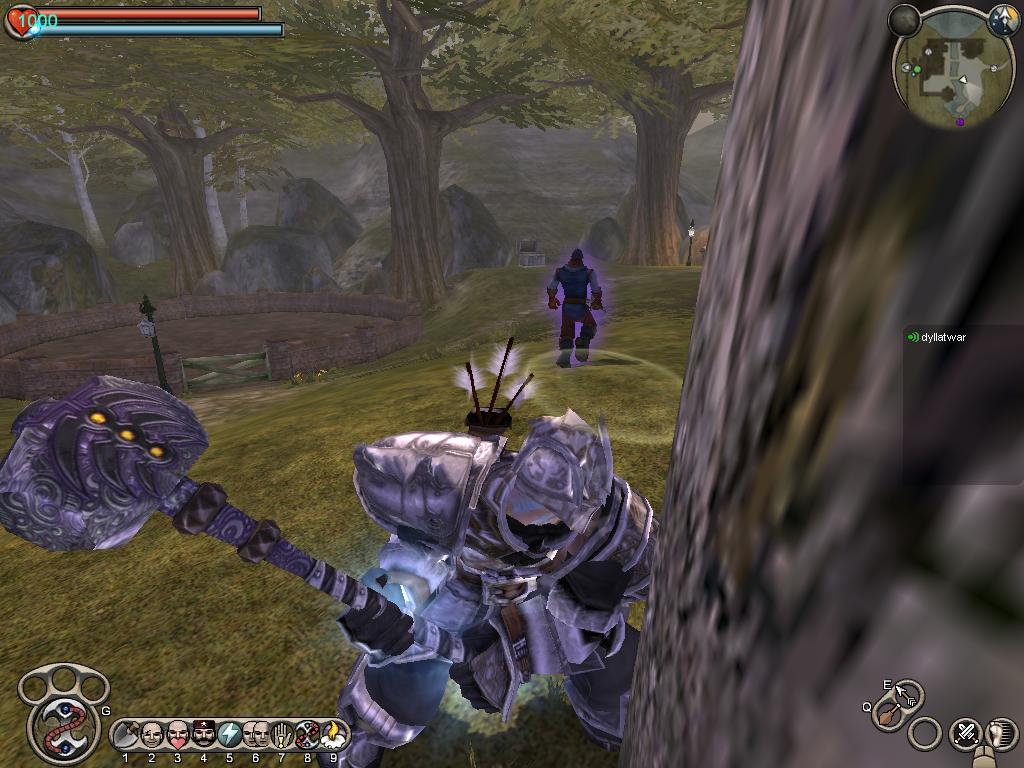Use the raised hand icon
This screenshot has width=1024, height=768.
coord(282,735)
